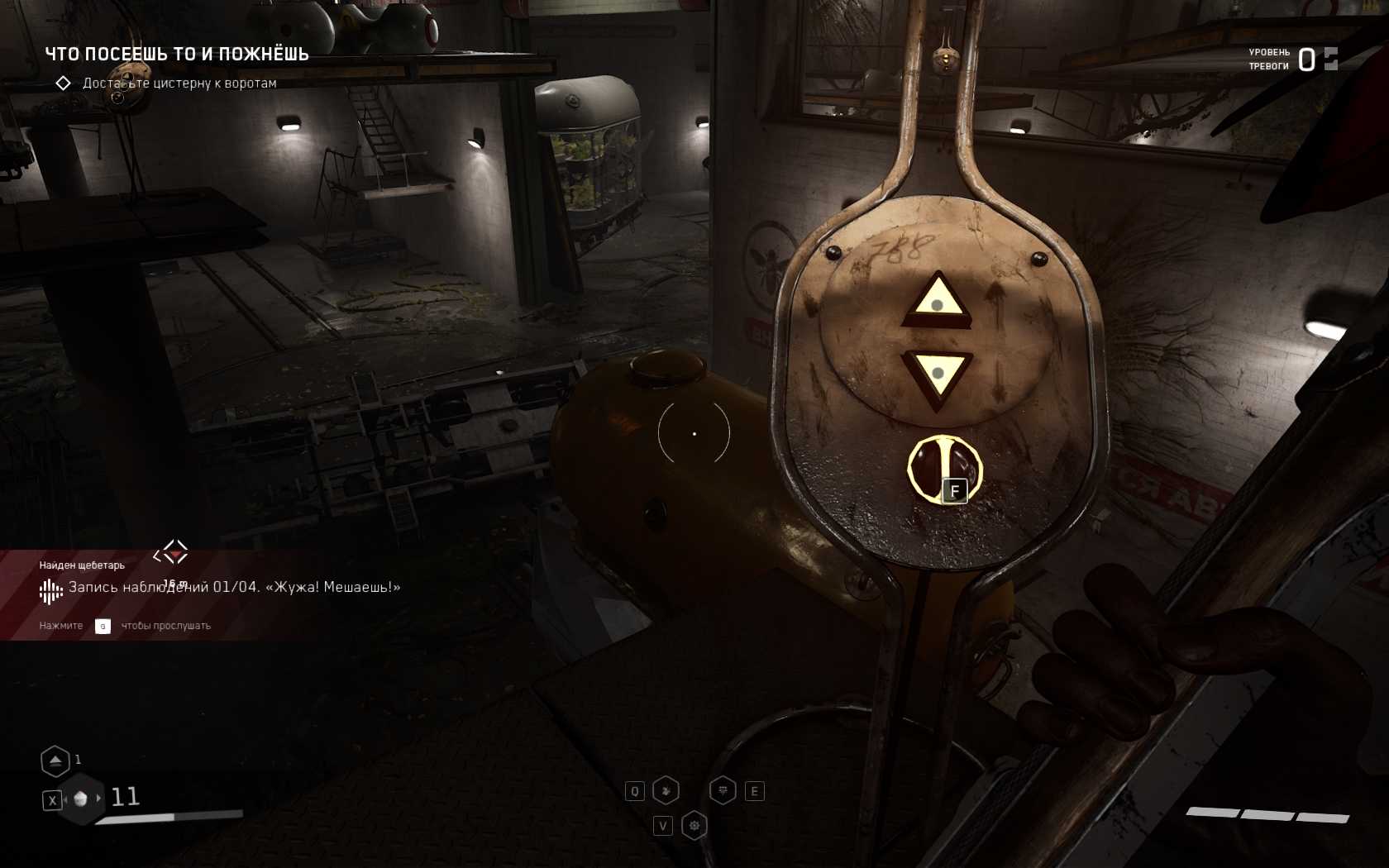Click the audio waveform icon in the notification

click(x=50, y=590)
